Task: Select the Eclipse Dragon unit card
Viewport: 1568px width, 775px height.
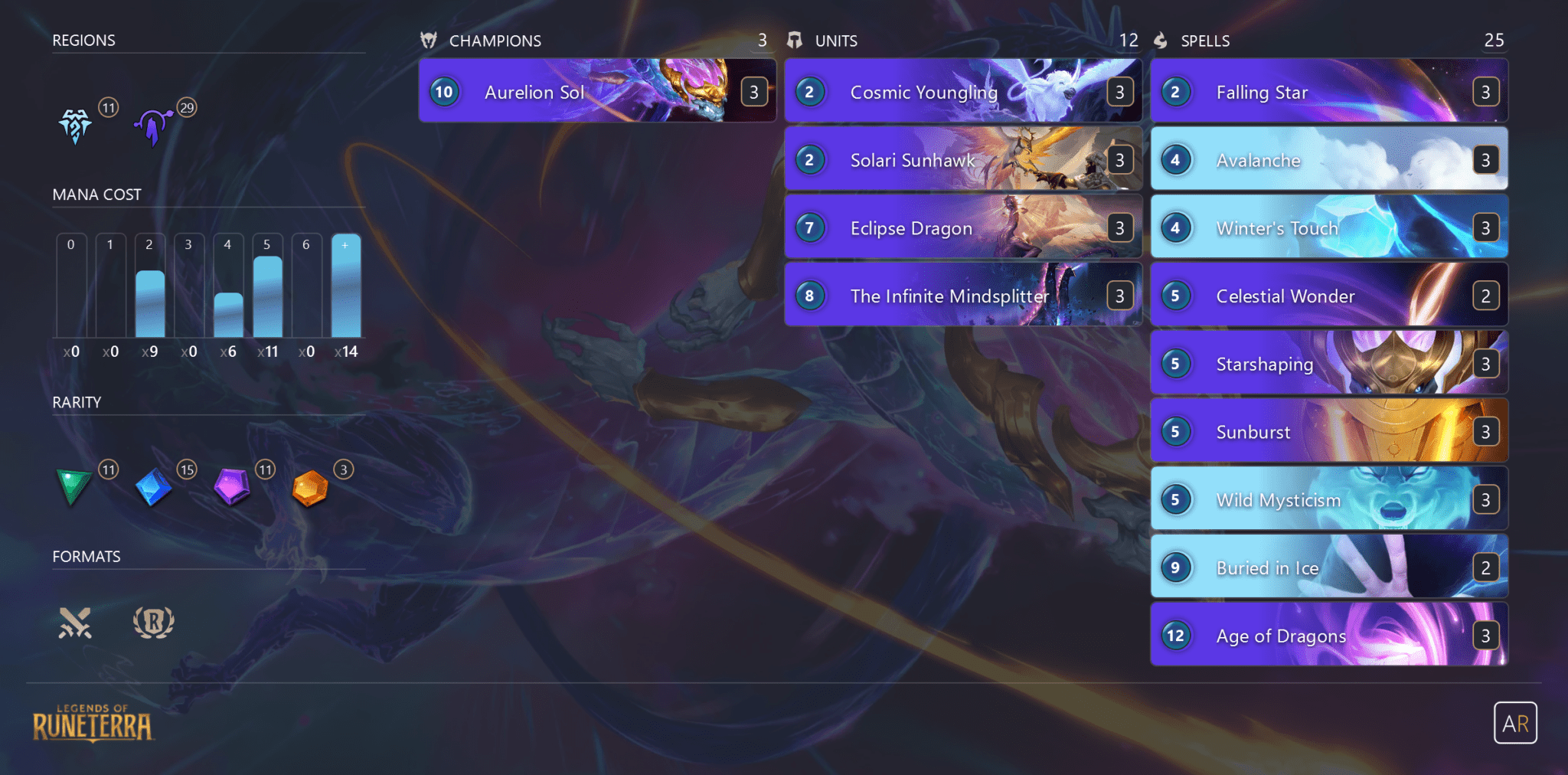Action: [963, 227]
